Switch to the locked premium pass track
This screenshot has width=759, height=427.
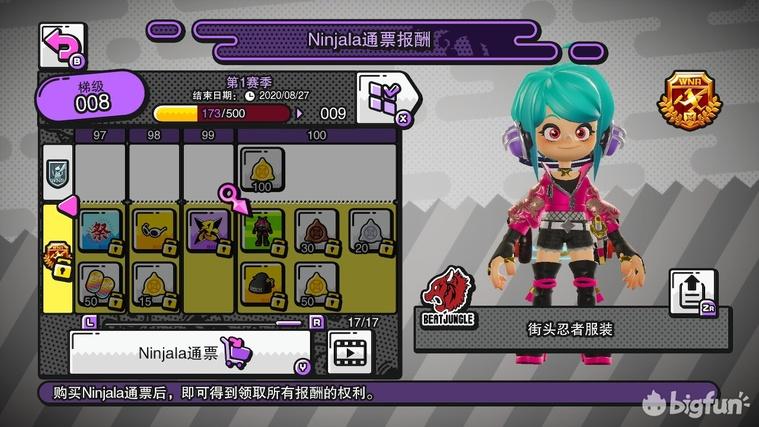[56, 256]
